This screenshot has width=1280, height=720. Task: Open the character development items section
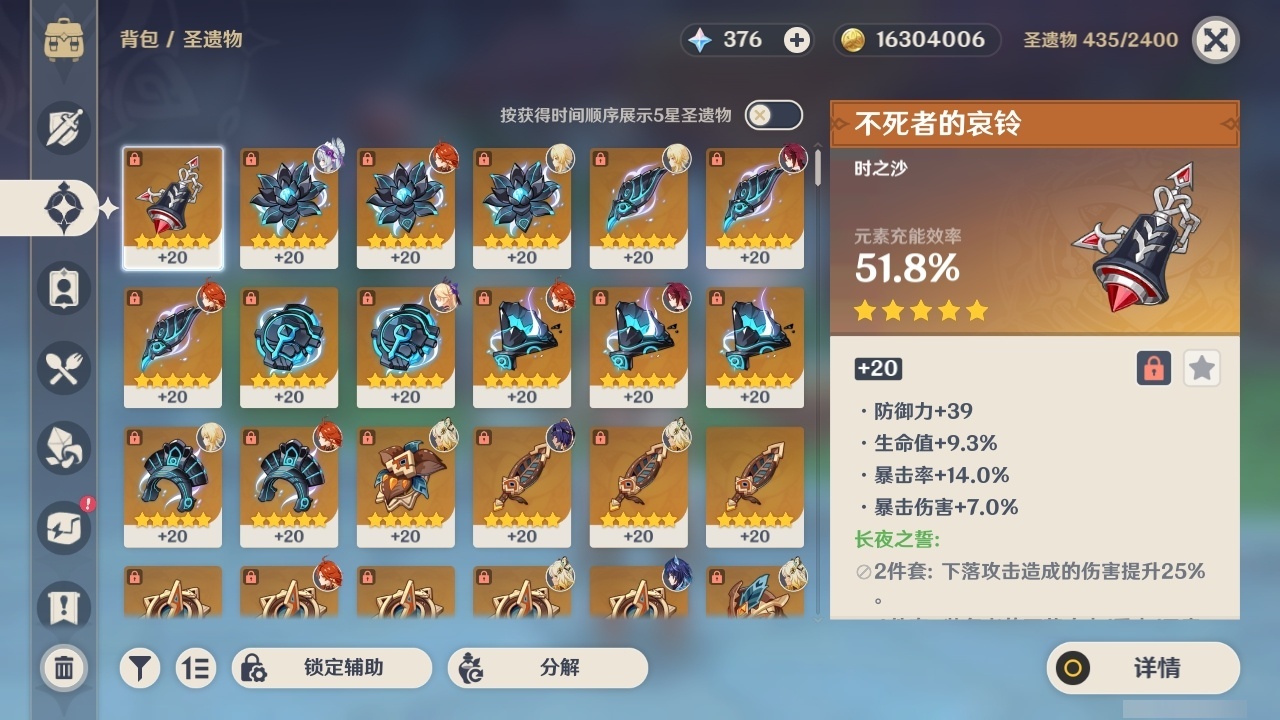(x=63, y=288)
